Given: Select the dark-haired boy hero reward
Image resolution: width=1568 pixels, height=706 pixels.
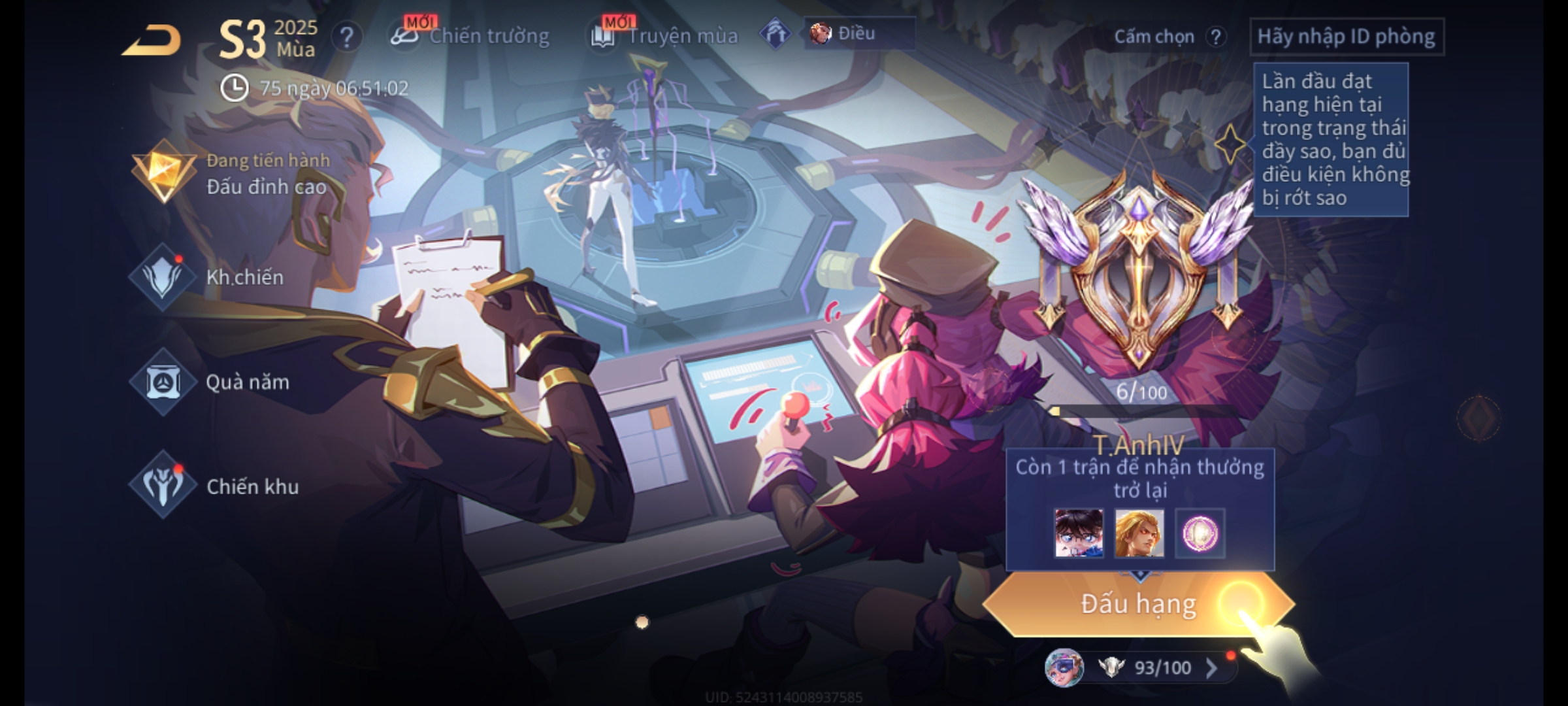Looking at the screenshot, I should coord(1078,533).
